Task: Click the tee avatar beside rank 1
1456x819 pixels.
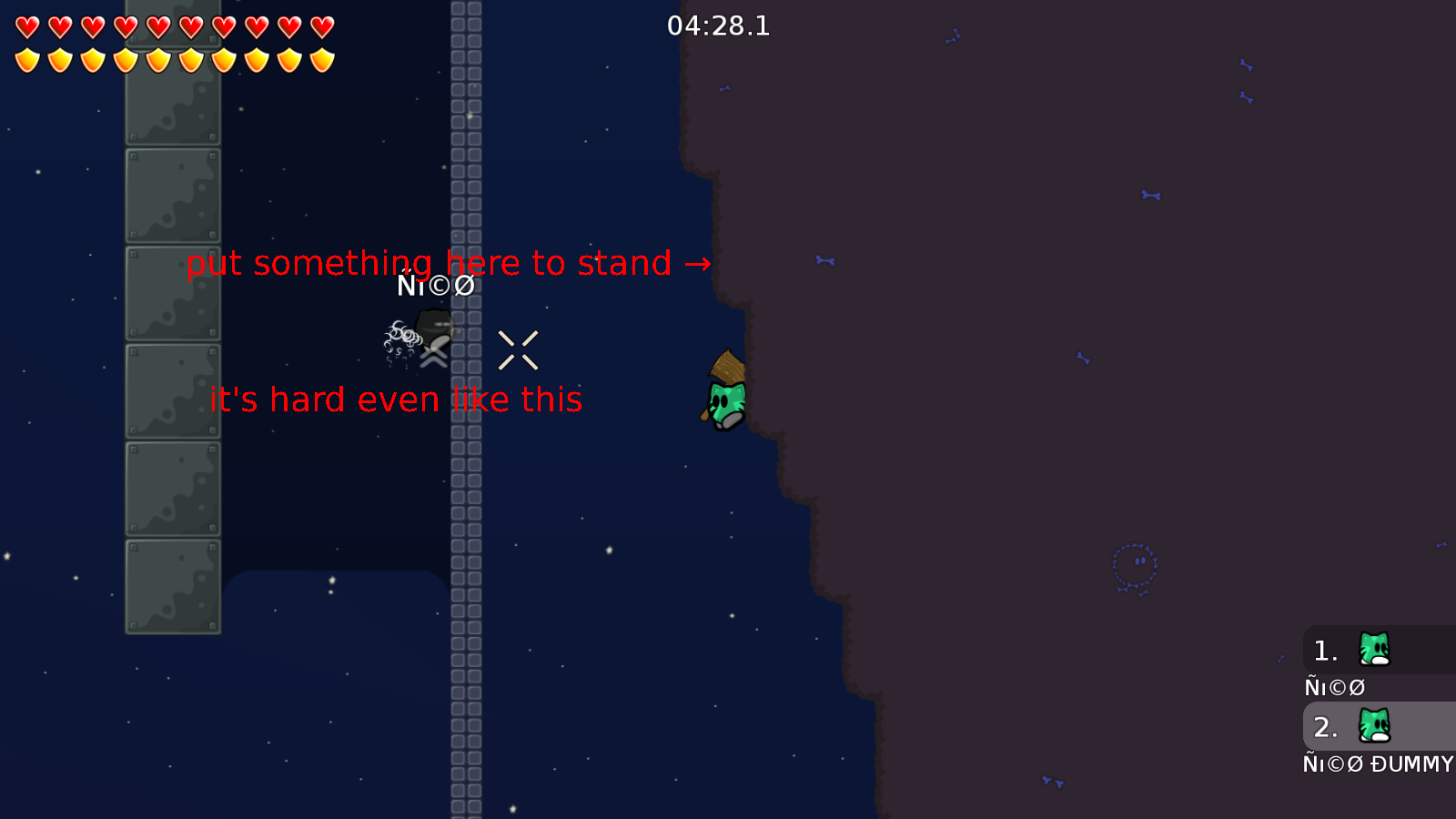Action: click(1374, 650)
